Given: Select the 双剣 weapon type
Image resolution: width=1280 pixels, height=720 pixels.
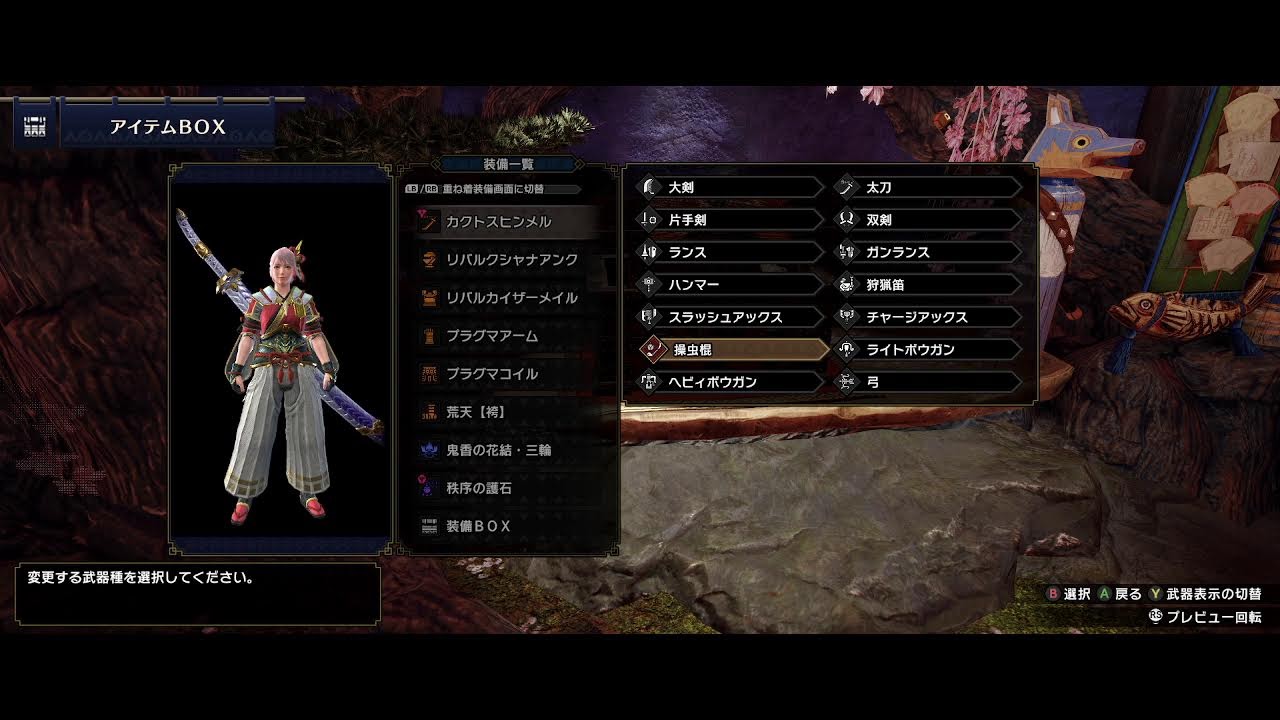Looking at the screenshot, I should [928, 219].
